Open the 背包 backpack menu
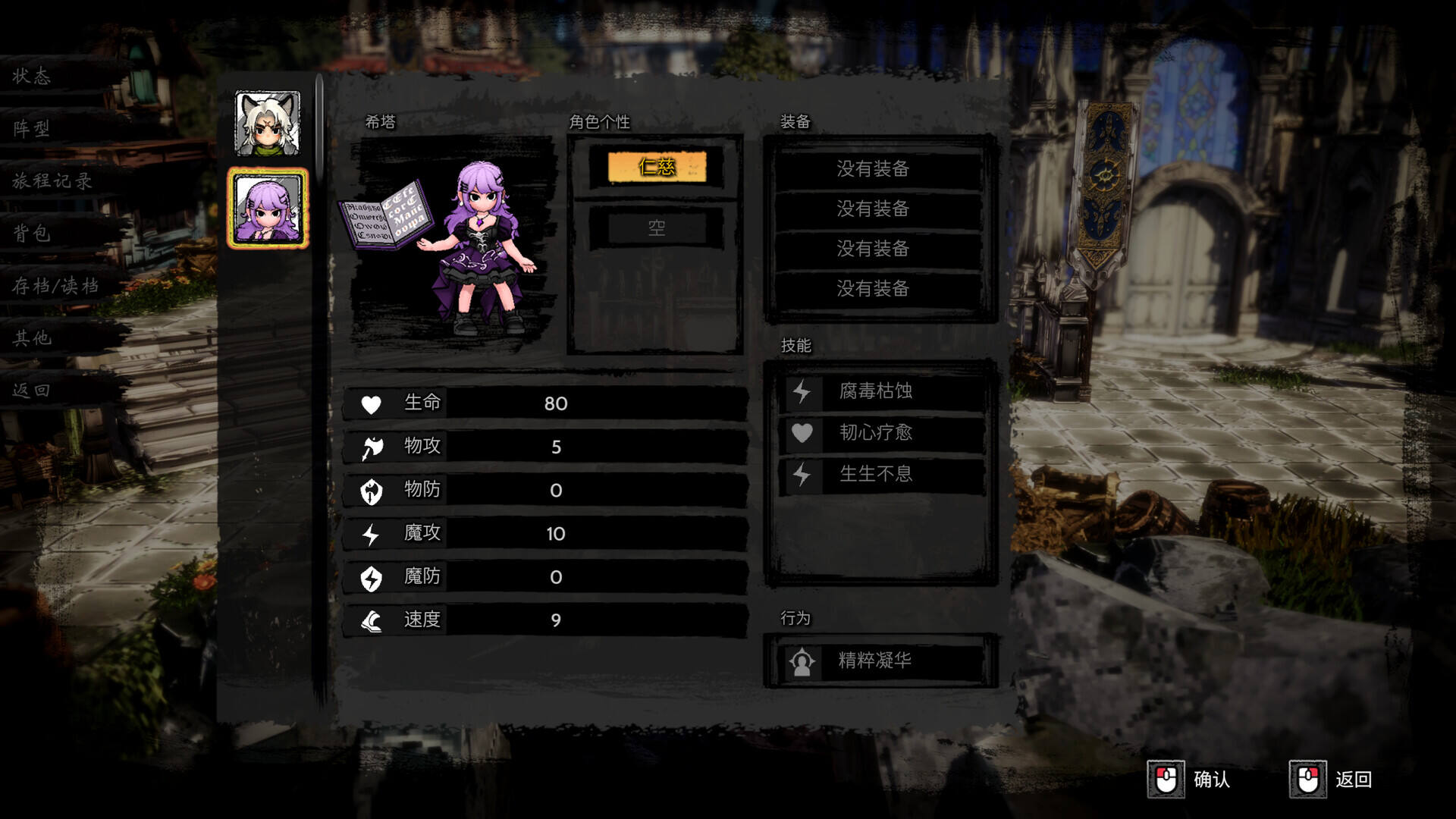The height and width of the screenshot is (819, 1456). pos(32,233)
